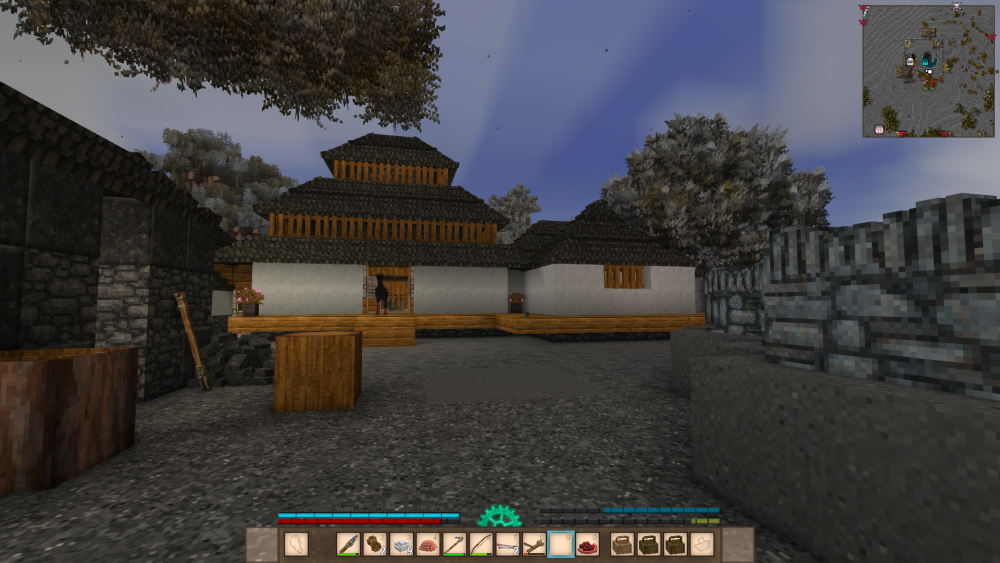Click the tombstone marker on the minimap
The image size is (1000, 563).
point(910,61)
